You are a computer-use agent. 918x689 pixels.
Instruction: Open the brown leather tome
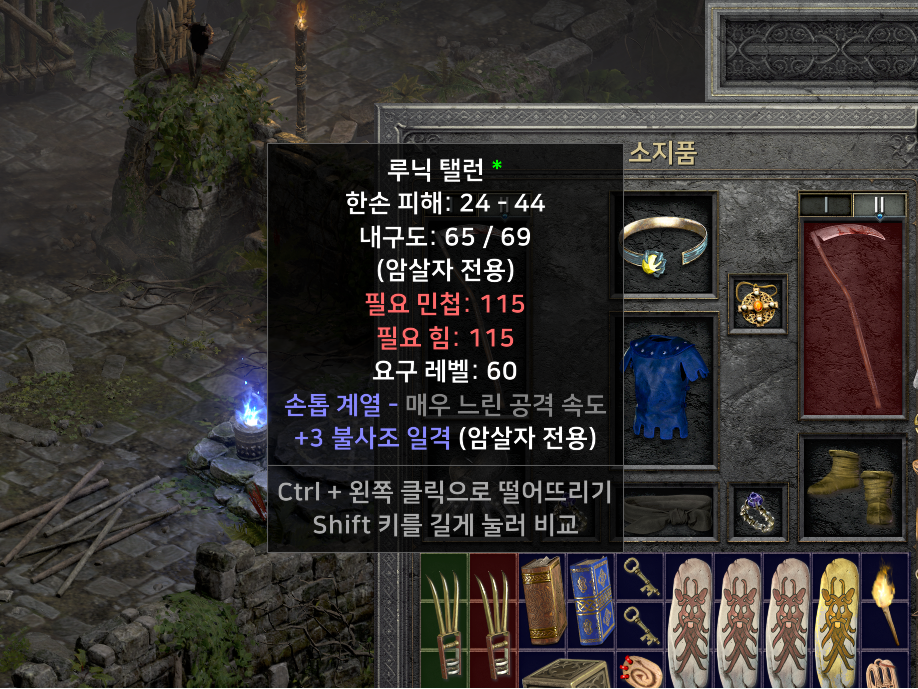click(542, 602)
